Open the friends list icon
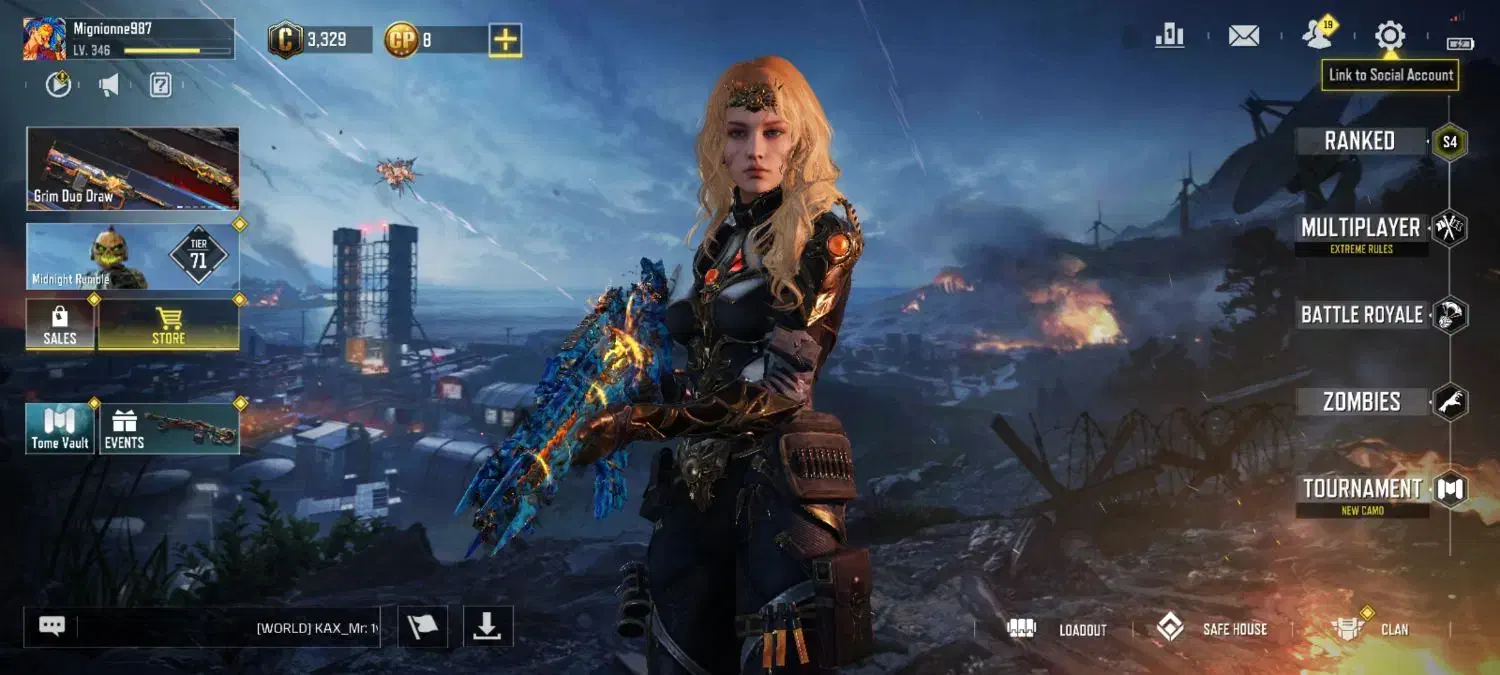The width and height of the screenshot is (1500, 675). 1318,37
